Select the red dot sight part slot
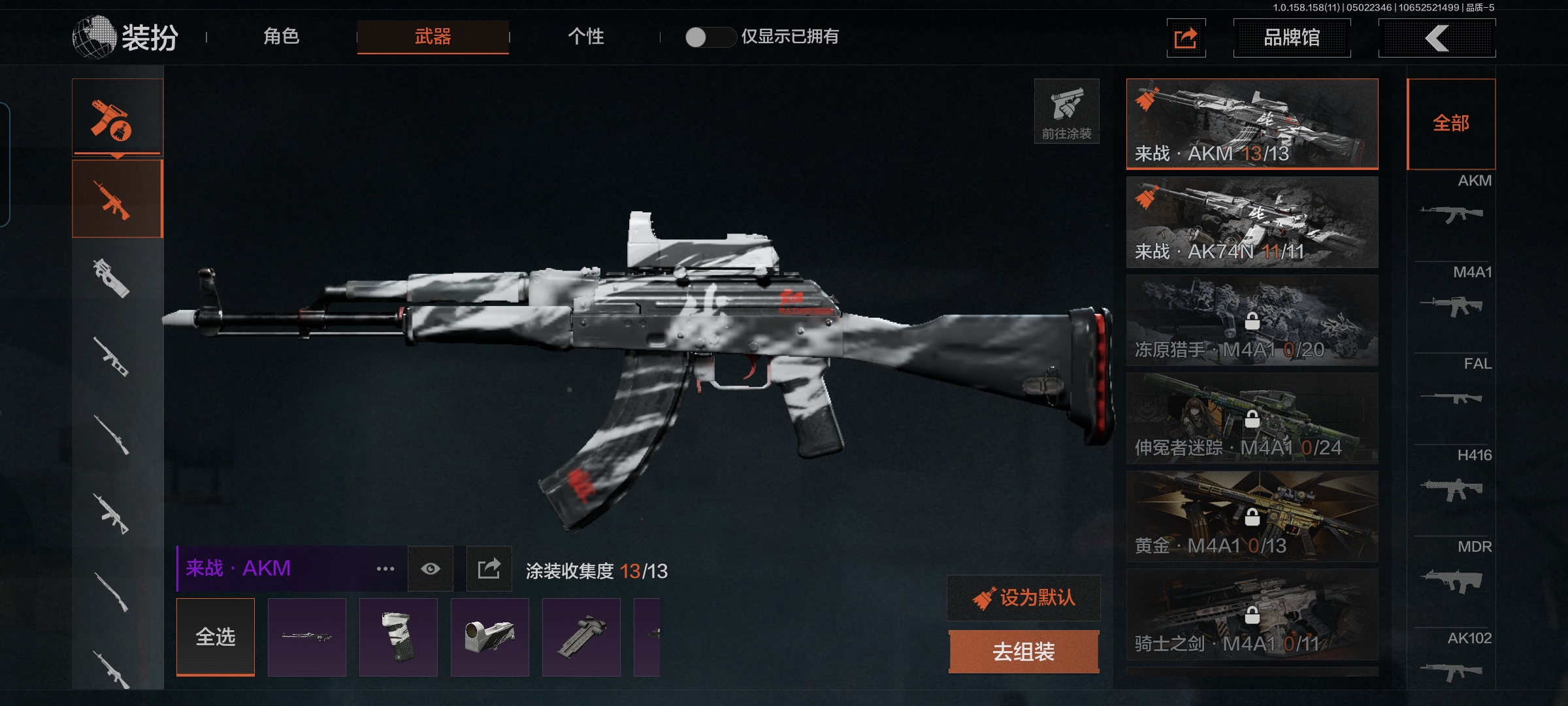Screen dimensions: 1568x706 [x=490, y=637]
